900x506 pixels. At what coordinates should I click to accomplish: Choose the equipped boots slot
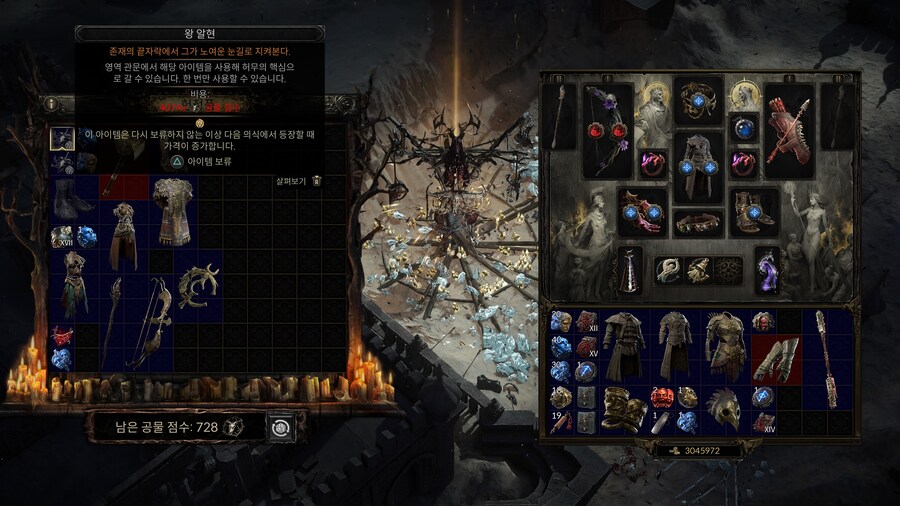click(x=753, y=210)
